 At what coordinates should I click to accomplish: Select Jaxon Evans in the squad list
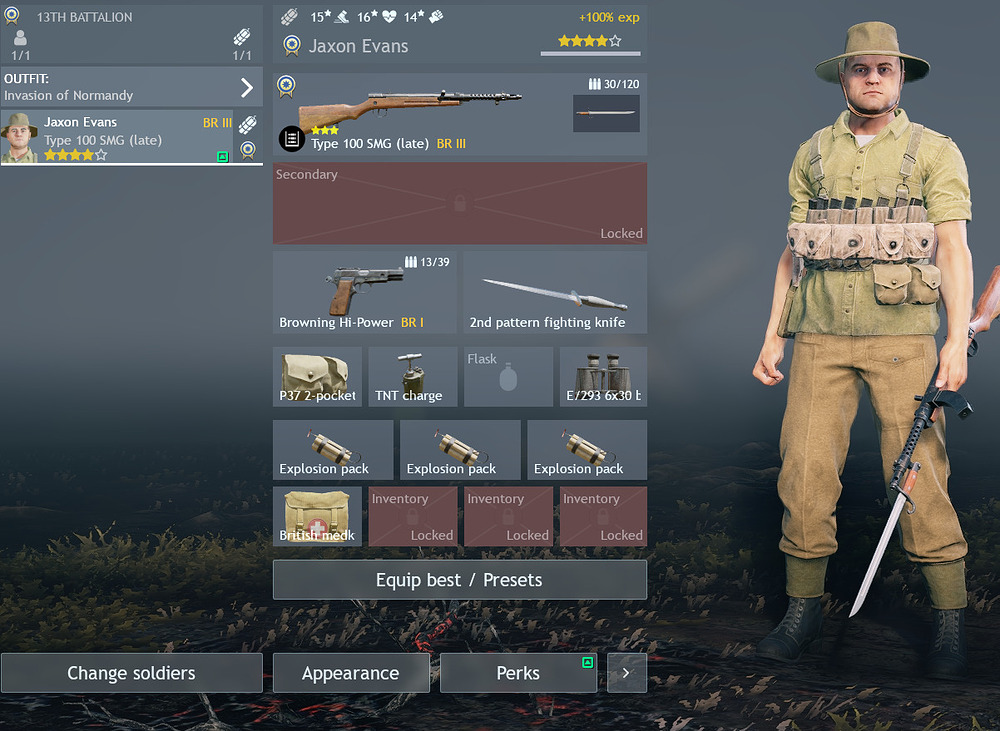tap(117, 137)
